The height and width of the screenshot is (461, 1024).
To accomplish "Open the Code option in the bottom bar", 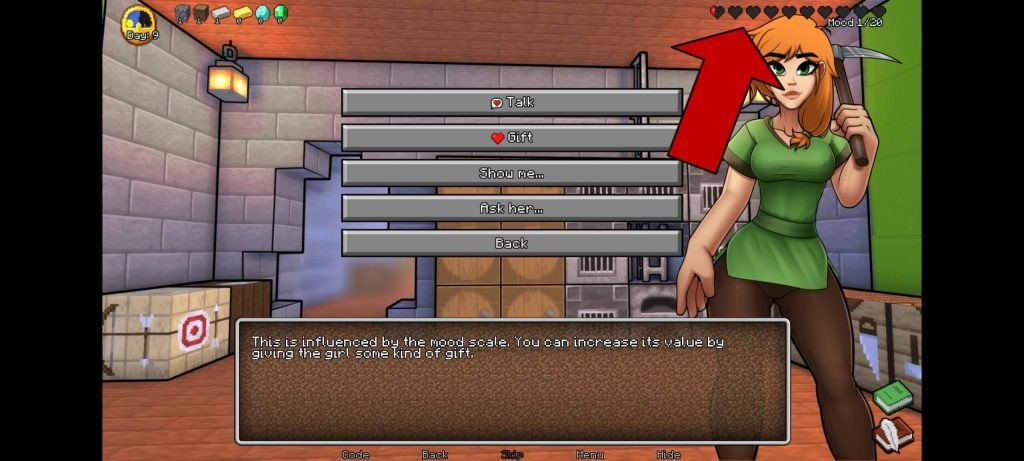I will [x=356, y=454].
